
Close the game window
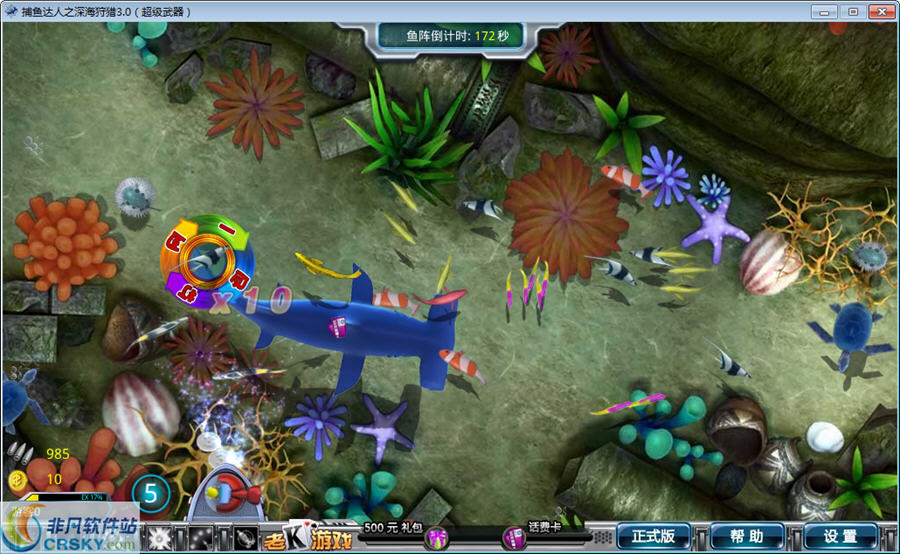(880, 11)
